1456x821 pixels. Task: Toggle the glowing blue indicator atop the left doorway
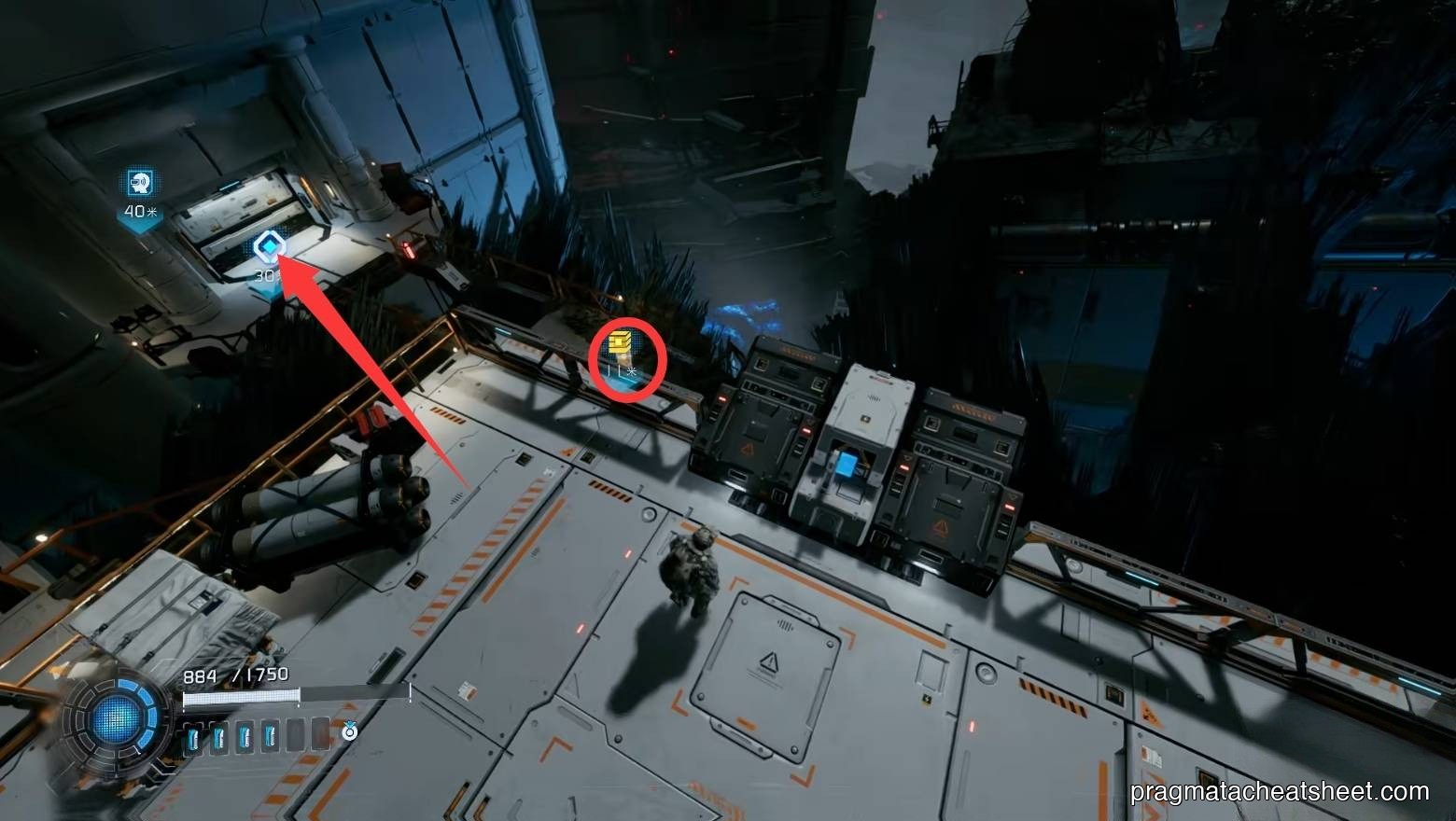tap(230, 185)
